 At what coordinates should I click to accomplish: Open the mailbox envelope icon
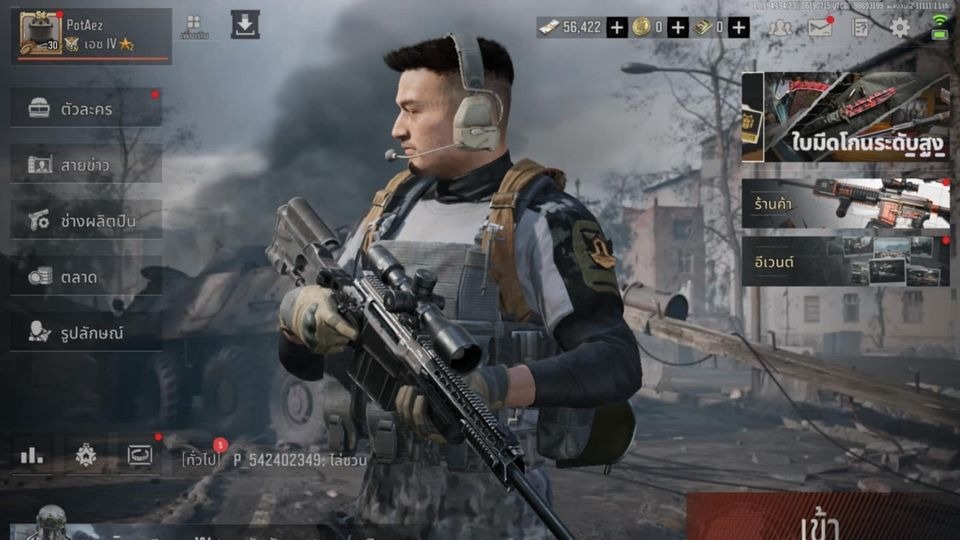coord(820,28)
